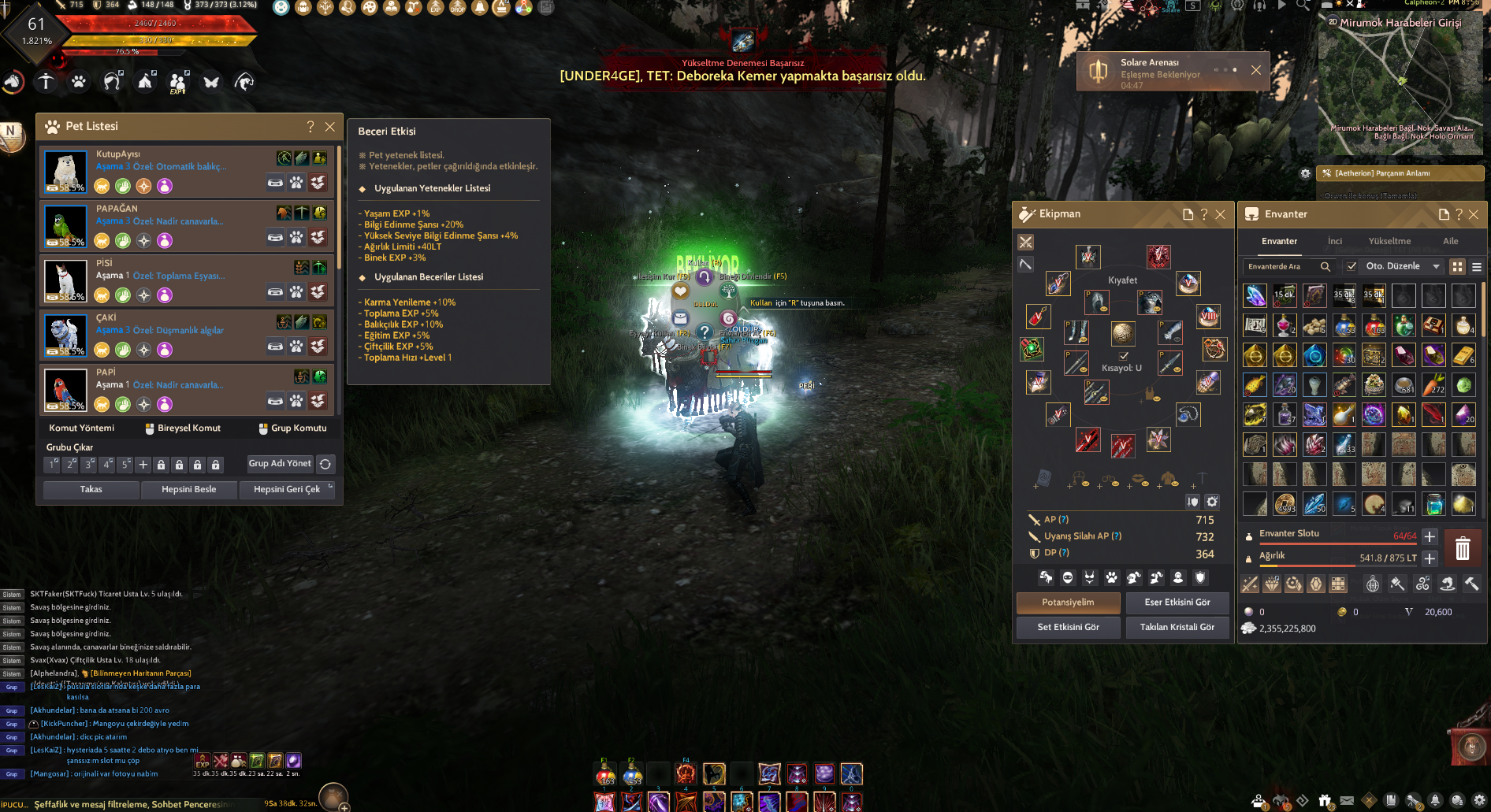Image resolution: width=1491 pixels, height=812 pixels.
Task: Lock pet group slot 1 with the padlock
Action: (x=160, y=465)
